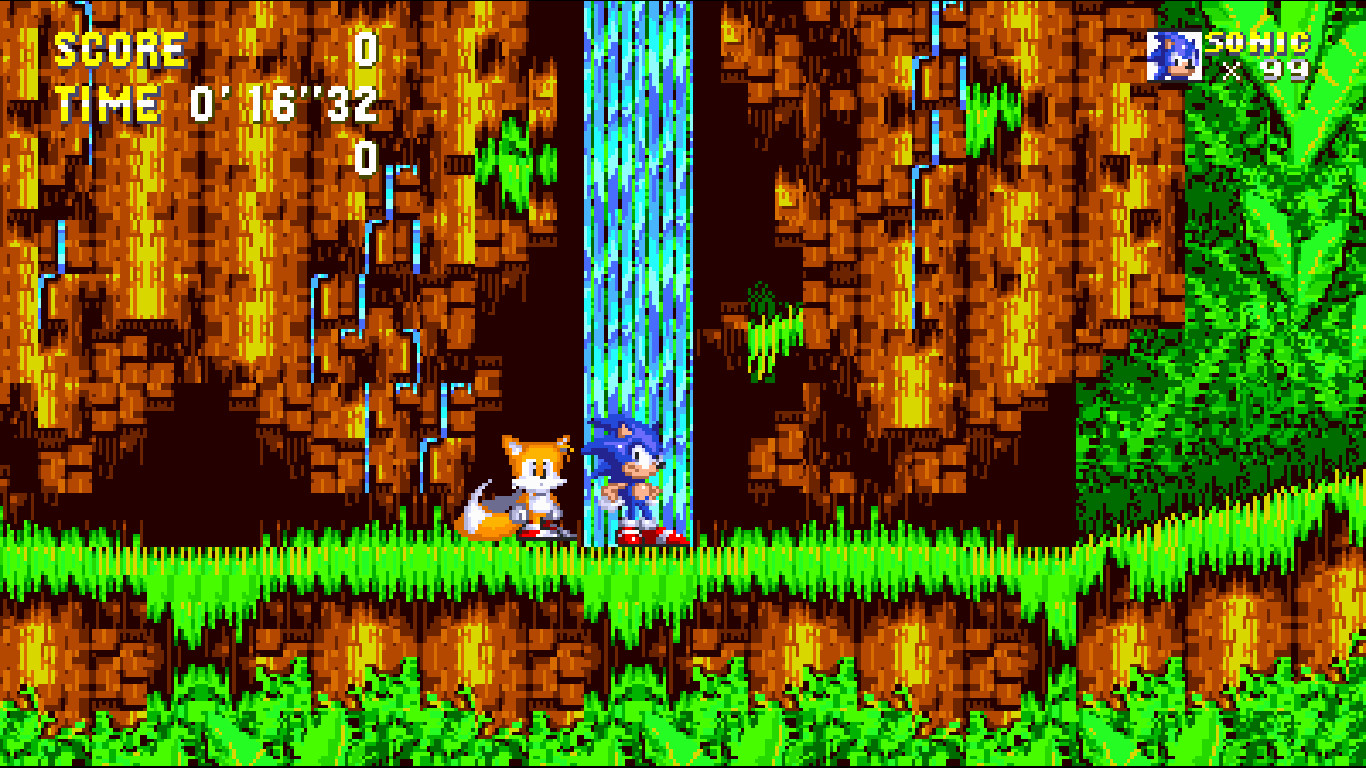The height and width of the screenshot is (768, 1366).
Task: Click the small Sonic face portrait near lives
Action: coord(1176,52)
